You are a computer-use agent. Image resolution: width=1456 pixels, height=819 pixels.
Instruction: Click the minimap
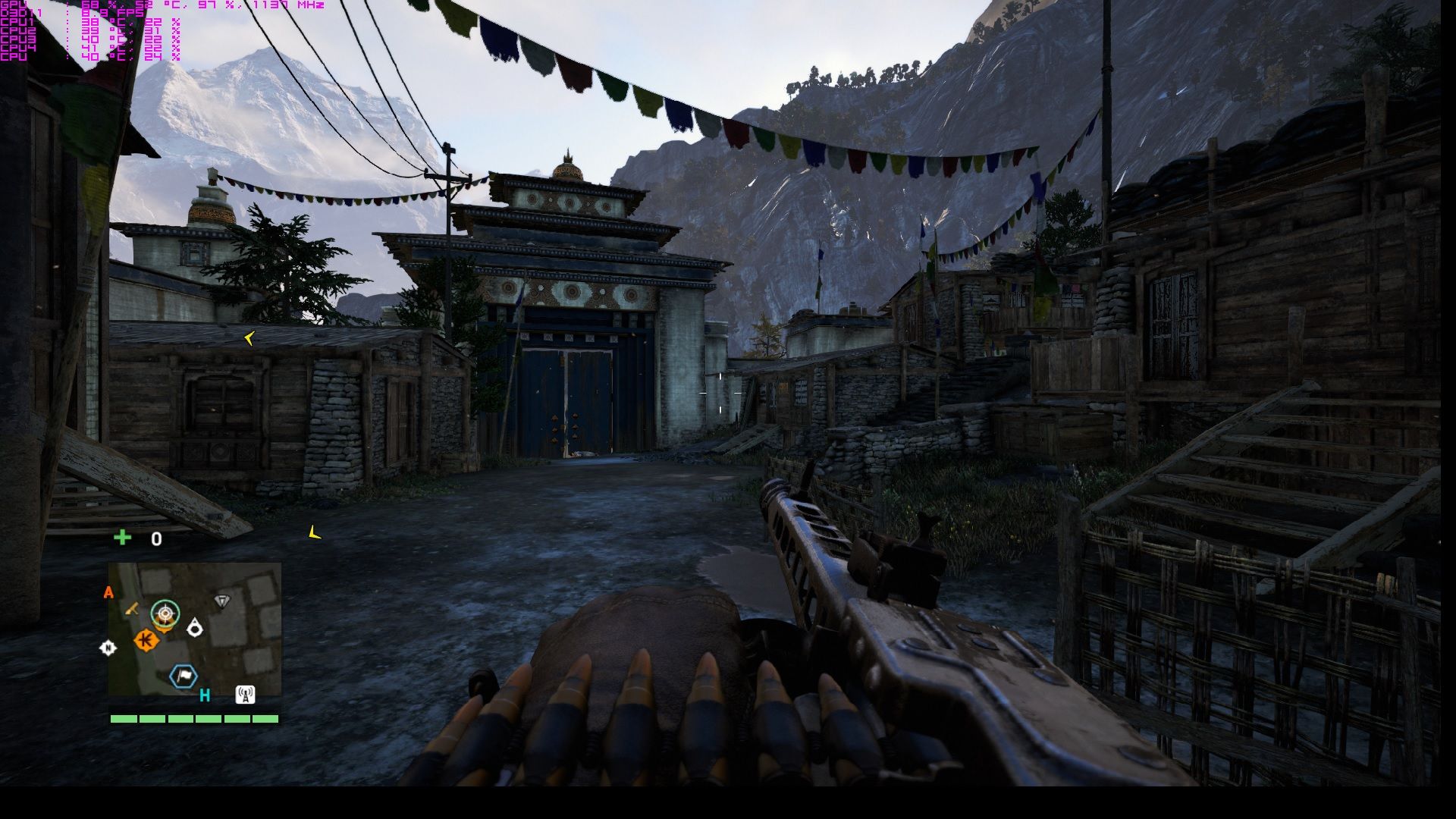click(195, 629)
